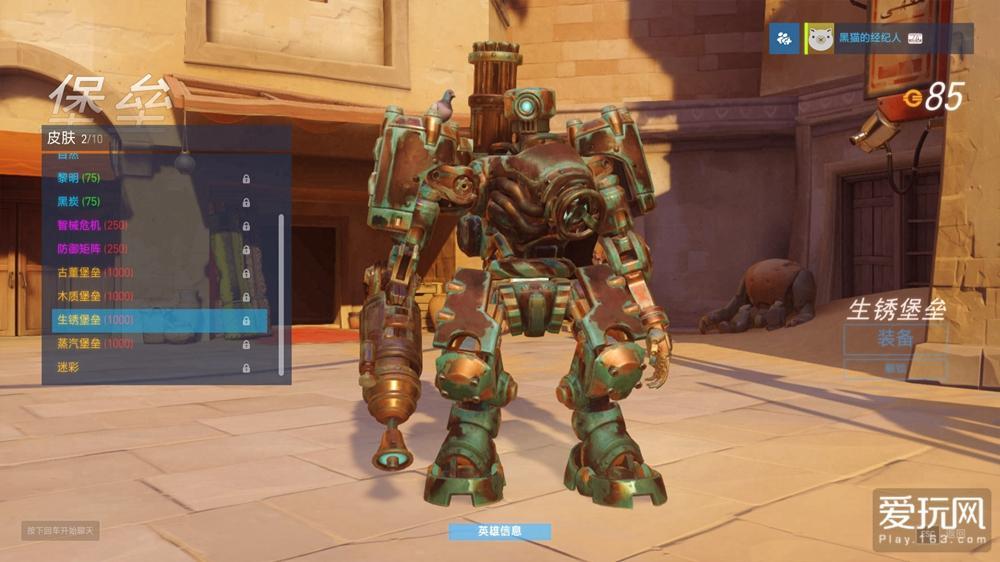Choose the 木质堡垒 (1000) skin

[x=150, y=296]
